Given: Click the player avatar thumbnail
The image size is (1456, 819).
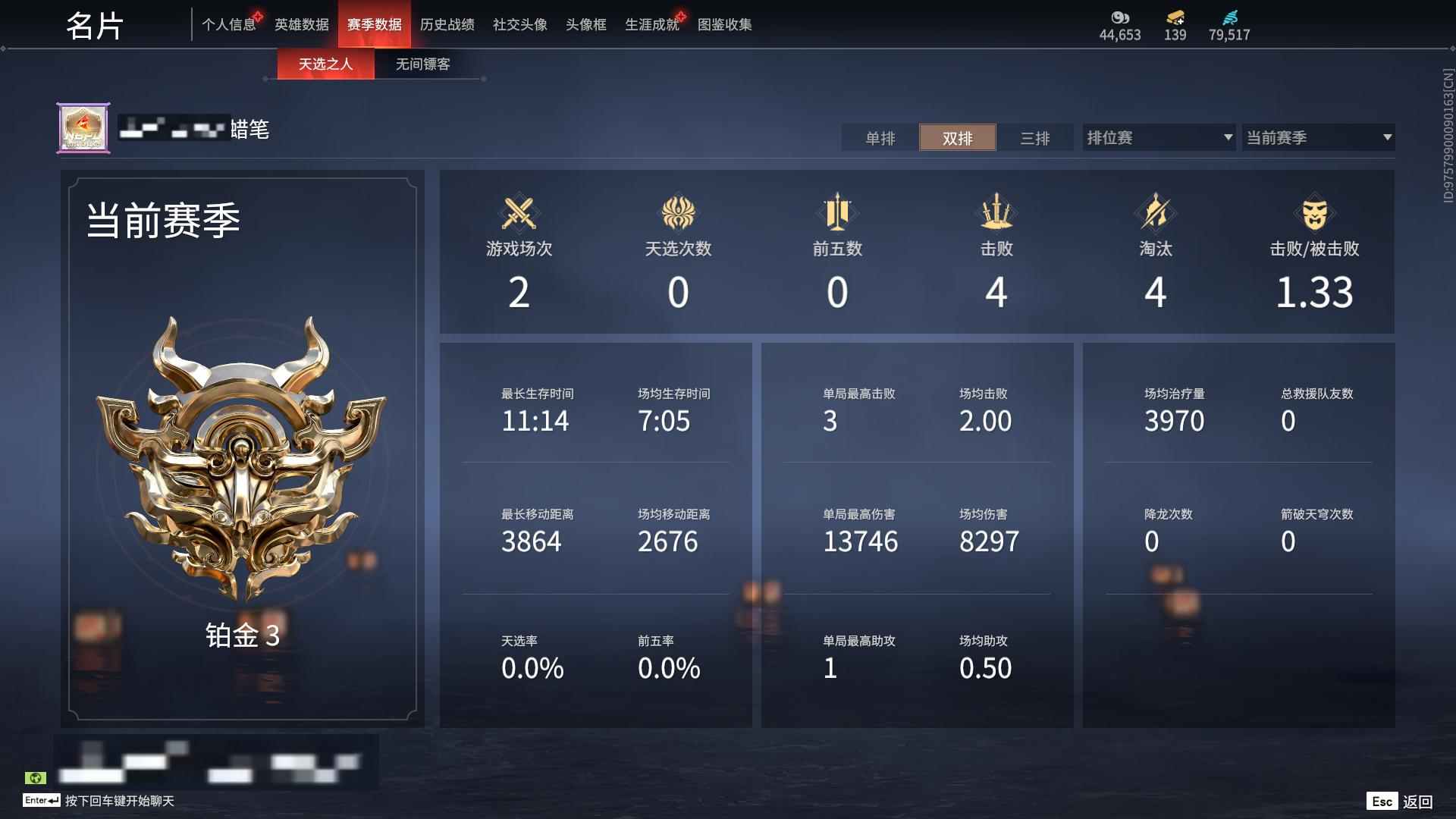Looking at the screenshot, I should (x=83, y=127).
